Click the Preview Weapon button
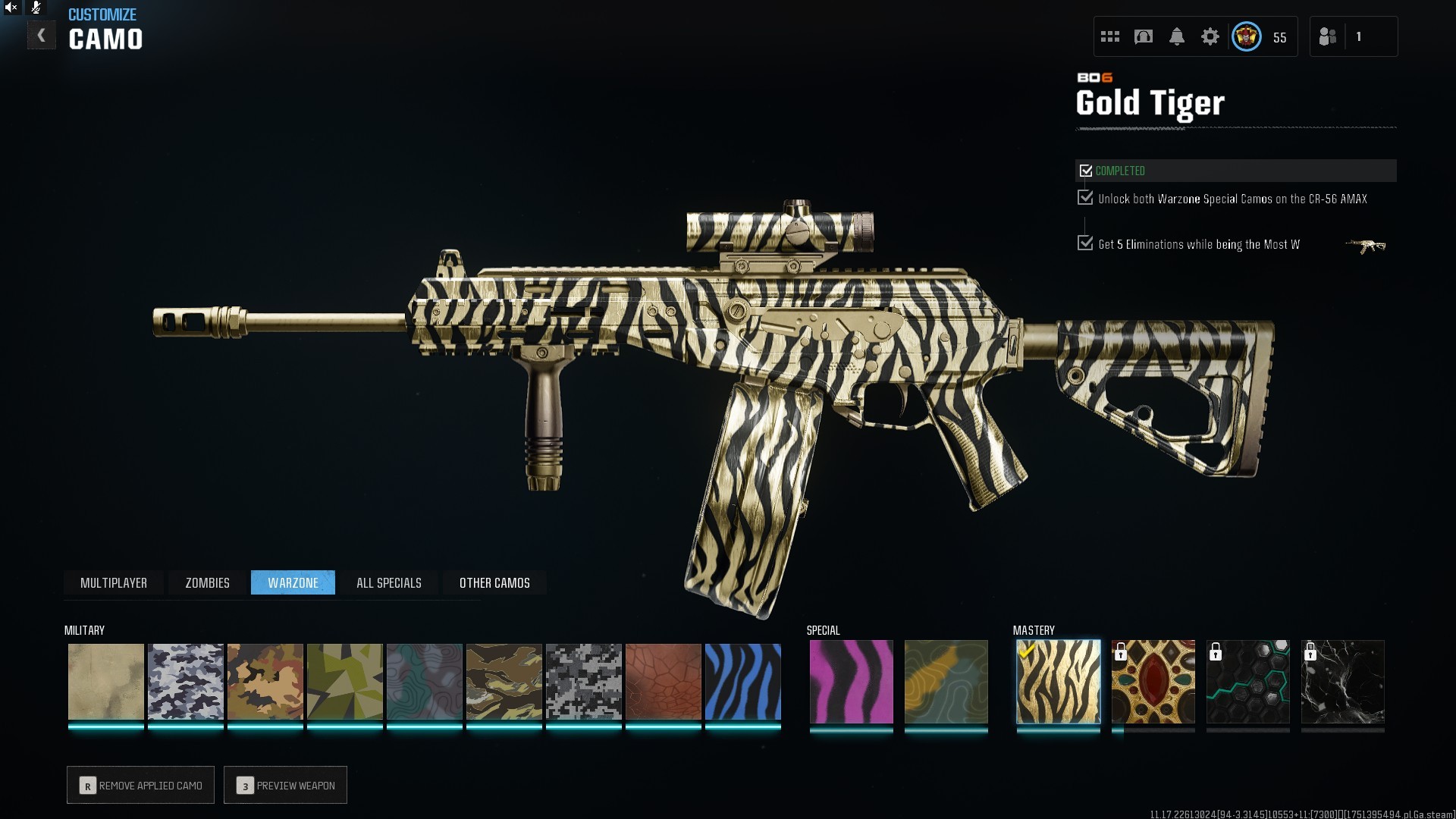This screenshot has width=1456, height=819. 285,785
